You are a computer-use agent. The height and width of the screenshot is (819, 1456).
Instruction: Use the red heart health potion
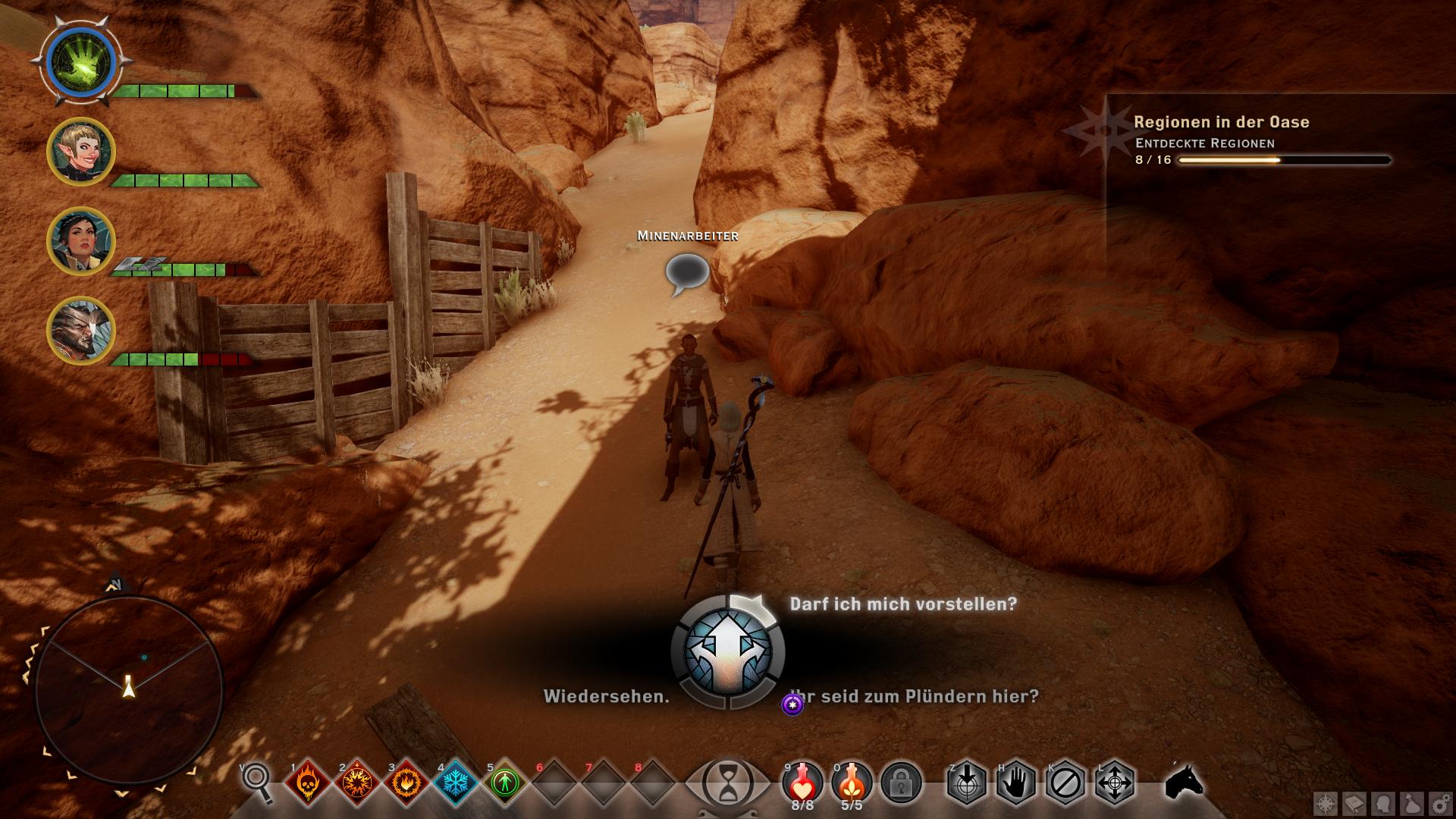click(802, 781)
